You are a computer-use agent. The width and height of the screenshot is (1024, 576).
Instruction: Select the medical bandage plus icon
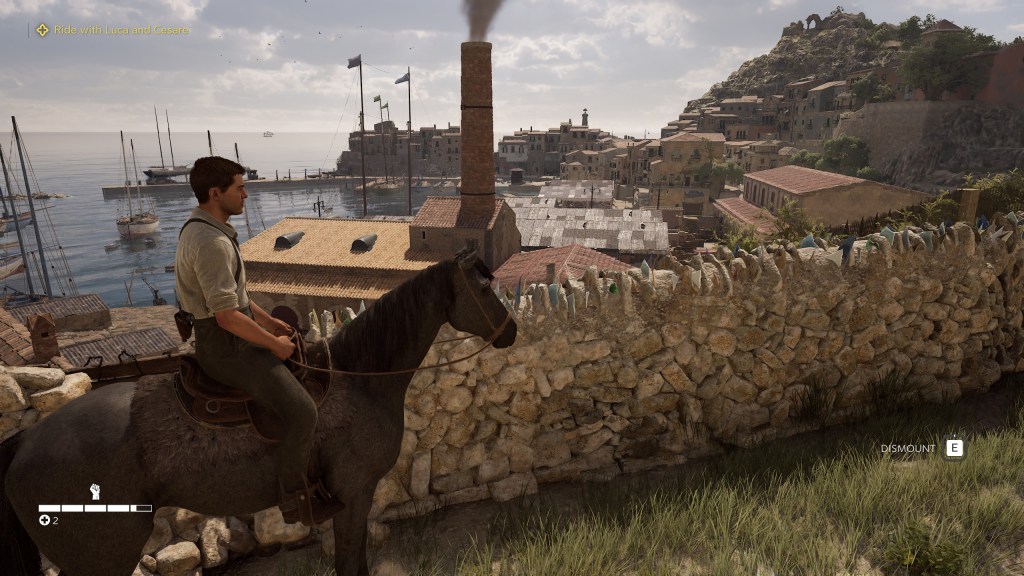(x=44, y=520)
